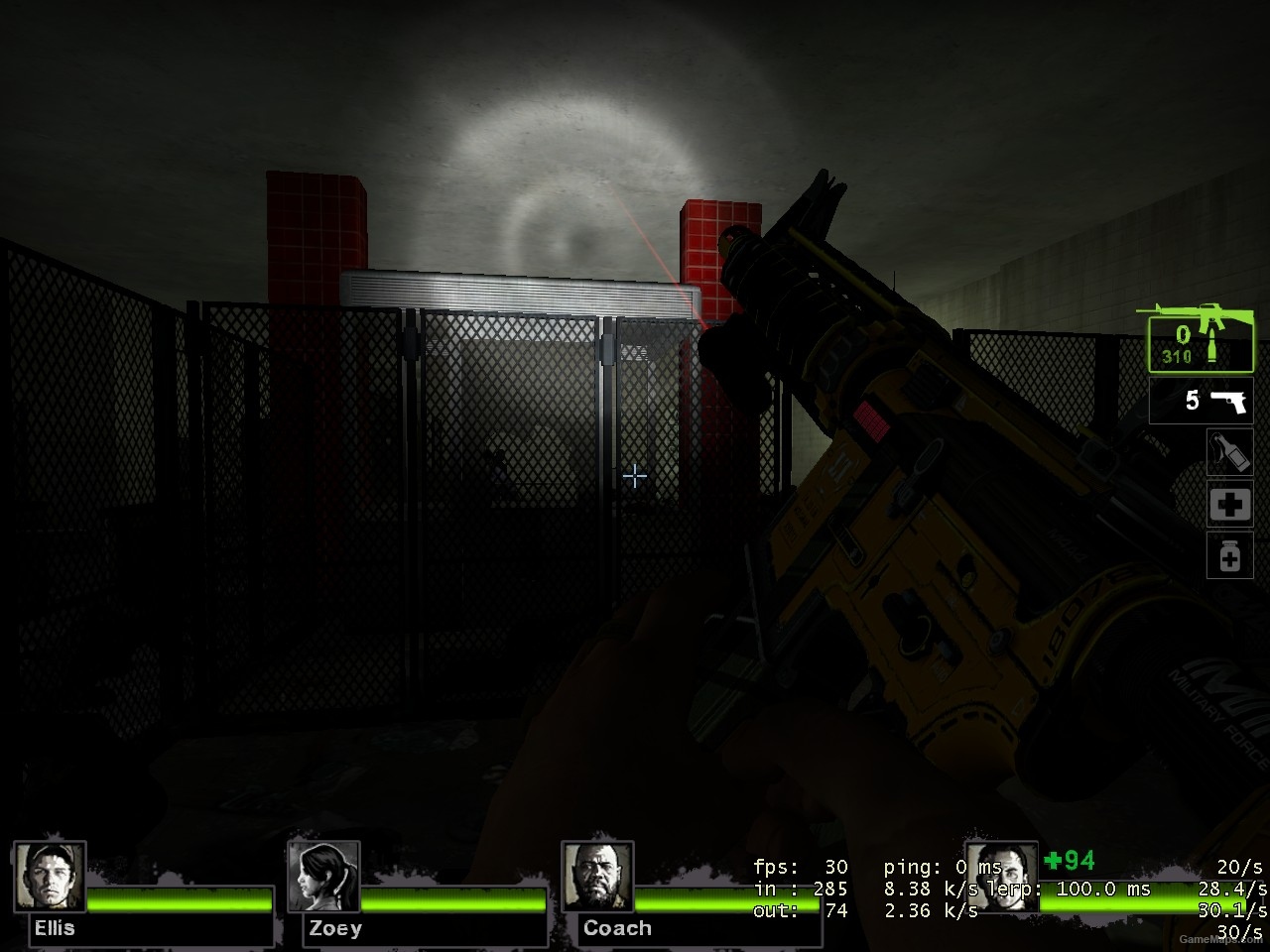Select the molotov throwable slot
Image resolution: width=1270 pixels, height=952 pixels.
[1229, 453]
